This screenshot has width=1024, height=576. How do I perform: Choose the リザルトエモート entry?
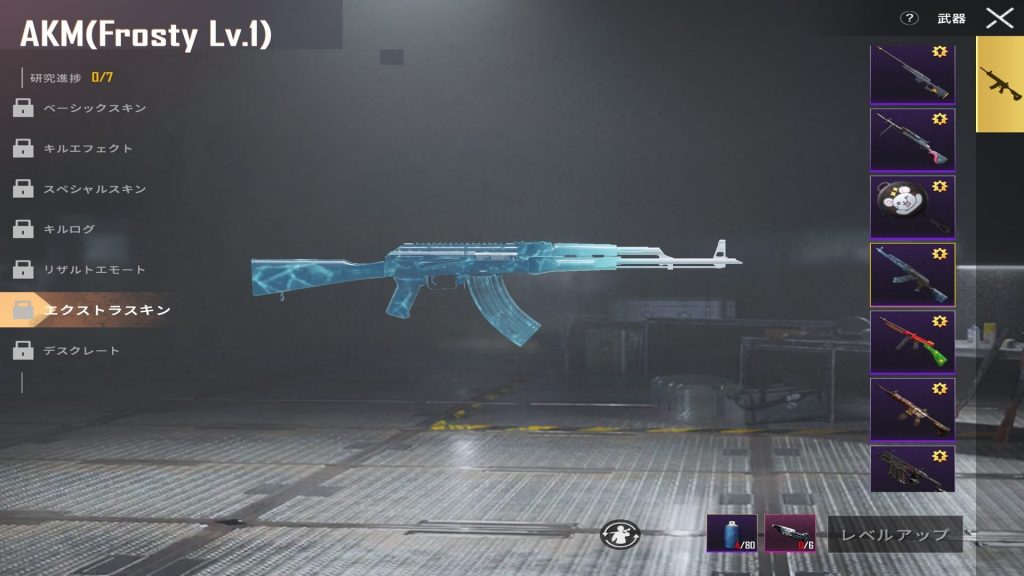pos(94,270)
